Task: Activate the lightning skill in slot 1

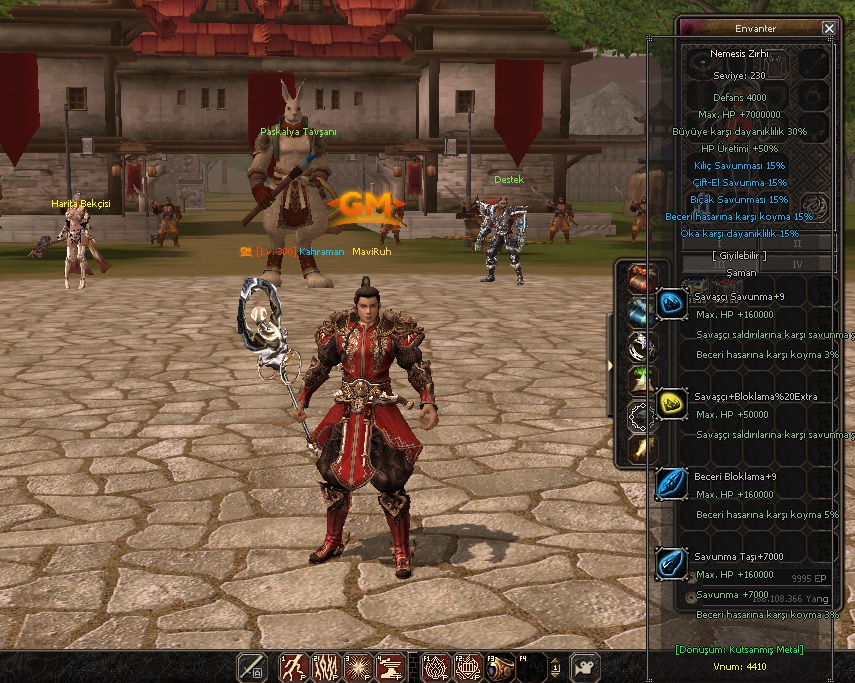Action: [294, 667]
